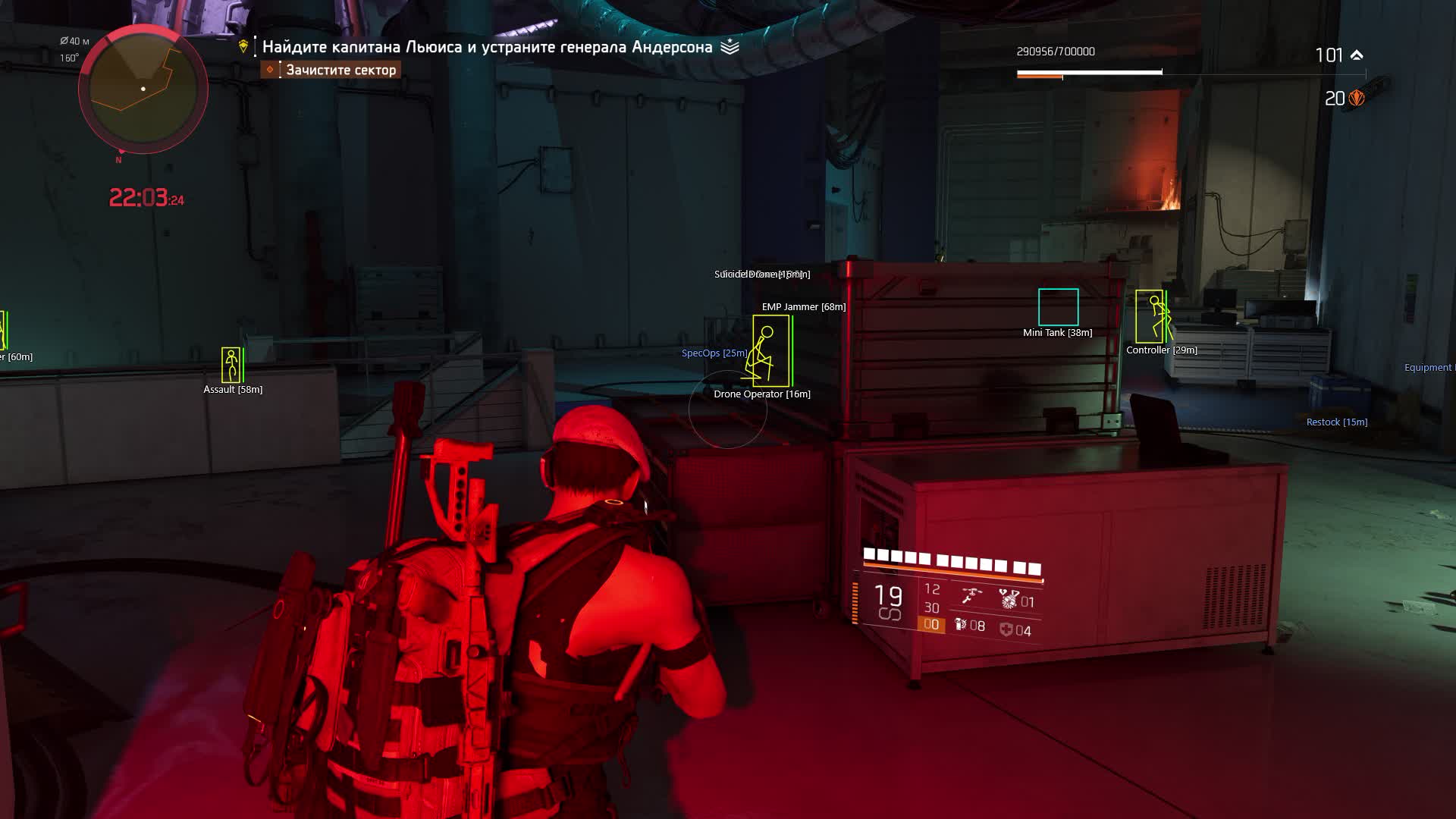Select the chevron rank insignia after the objective title

pyautogui.click(x=730, y=46)
